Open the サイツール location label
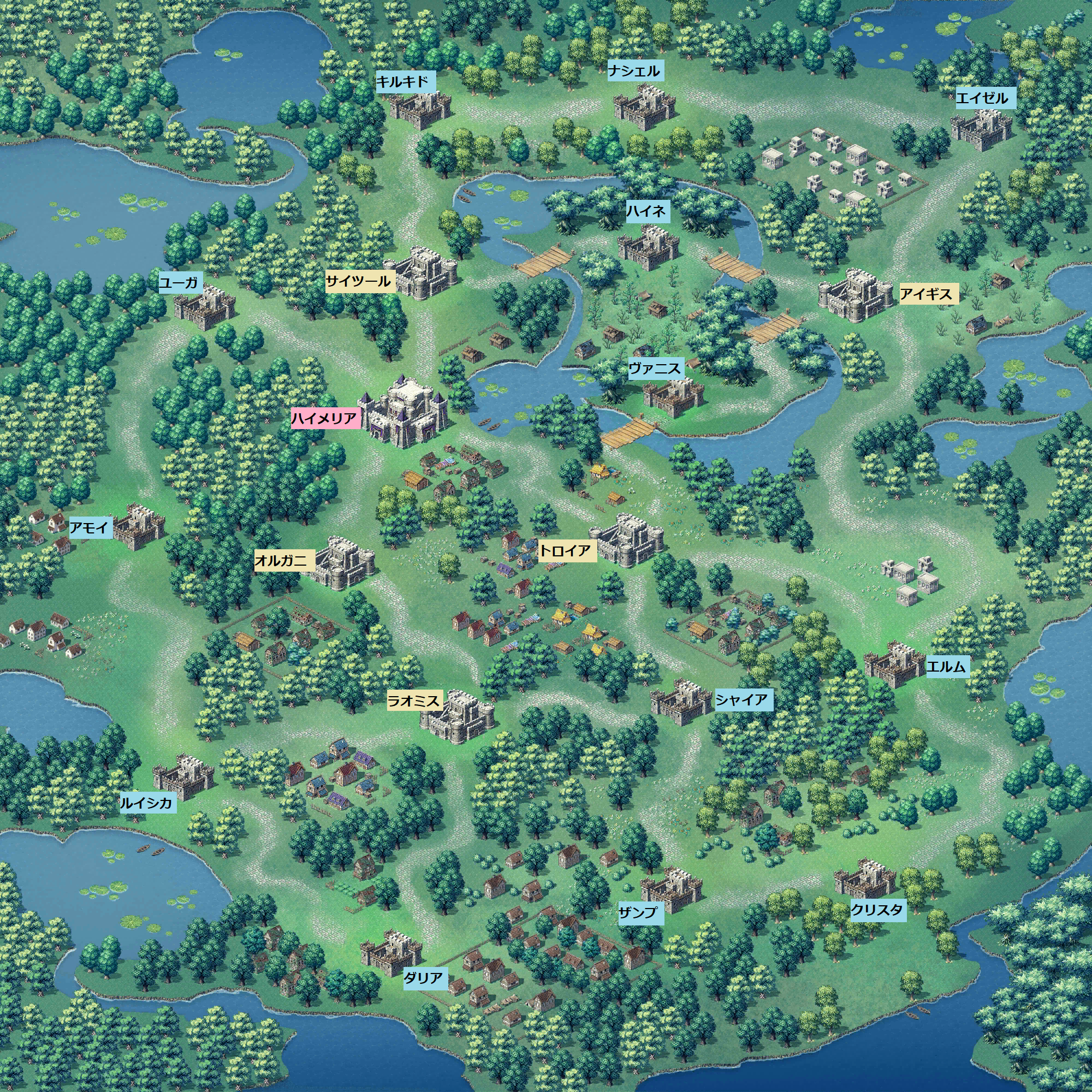The image size is (1092, 1092). tap(358, 281)
